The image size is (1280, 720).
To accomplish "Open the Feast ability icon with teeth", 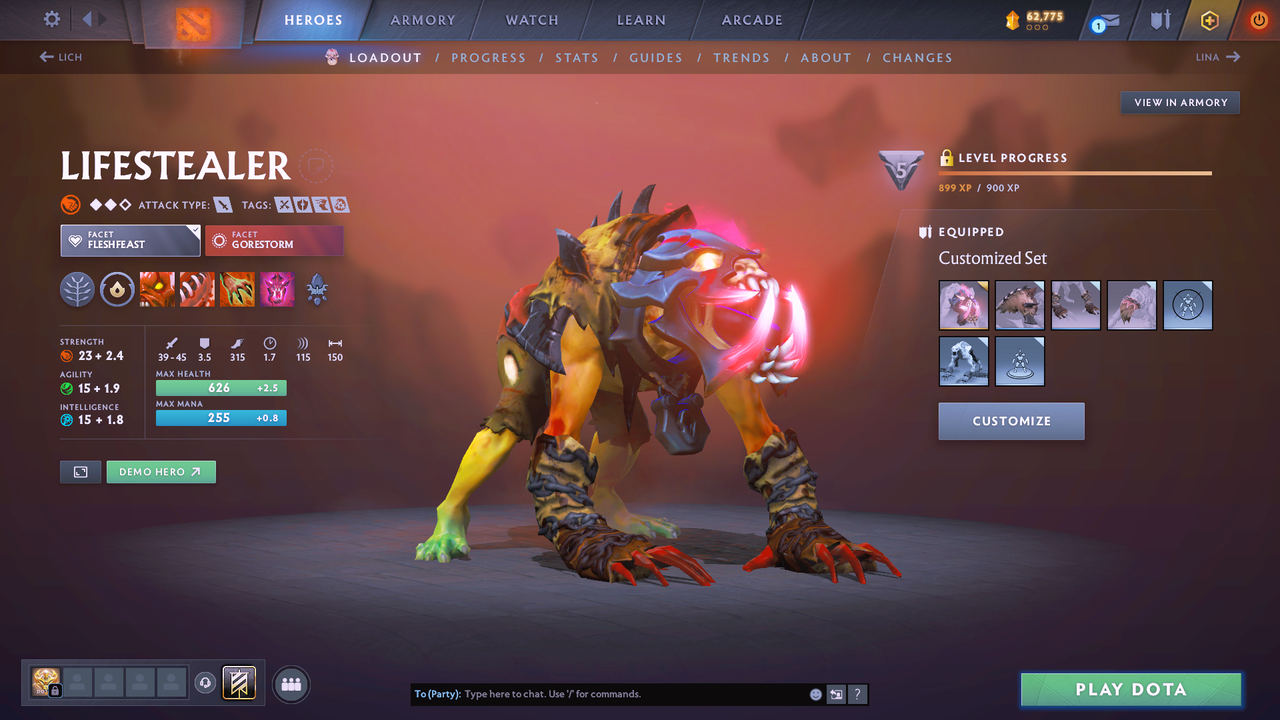I will click(x=197, y=289).
